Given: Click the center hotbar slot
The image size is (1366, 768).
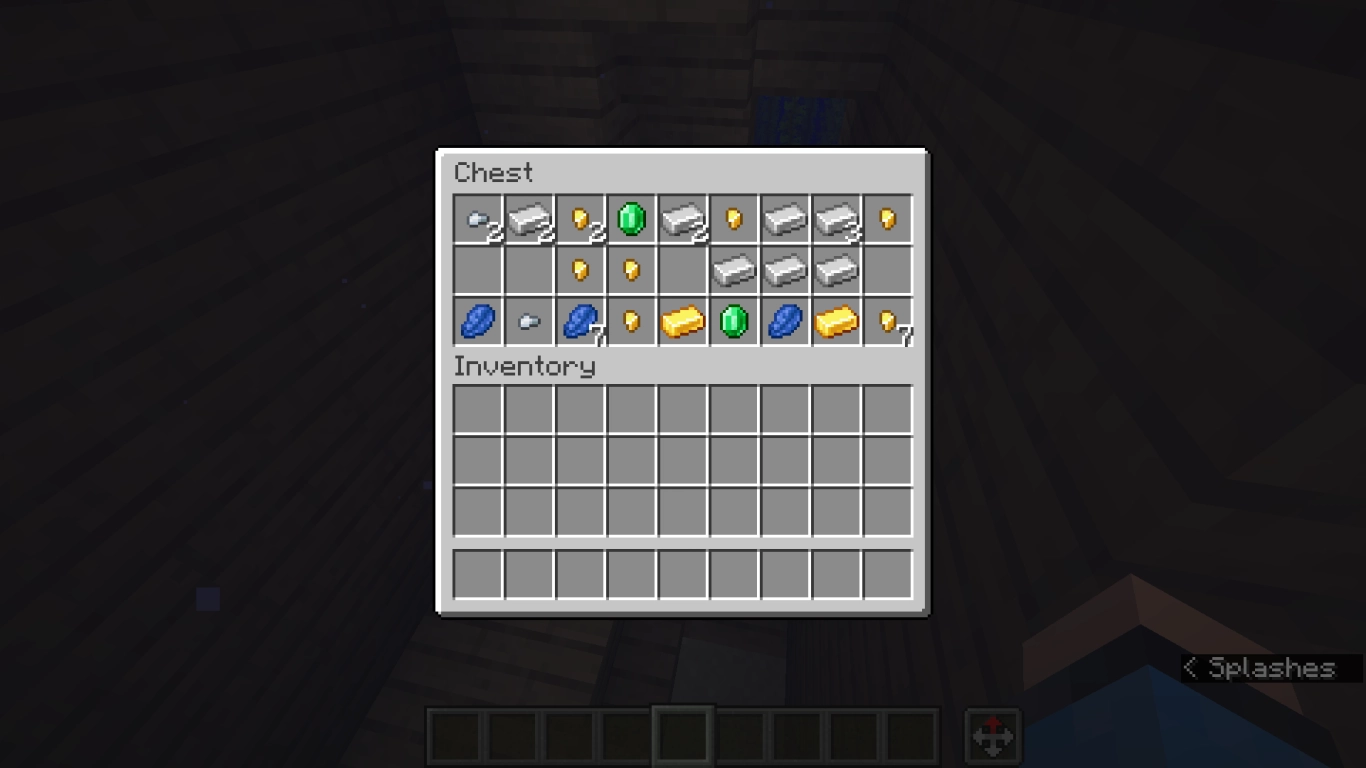Looking at the screenshot, I should [x=683, y=737].
